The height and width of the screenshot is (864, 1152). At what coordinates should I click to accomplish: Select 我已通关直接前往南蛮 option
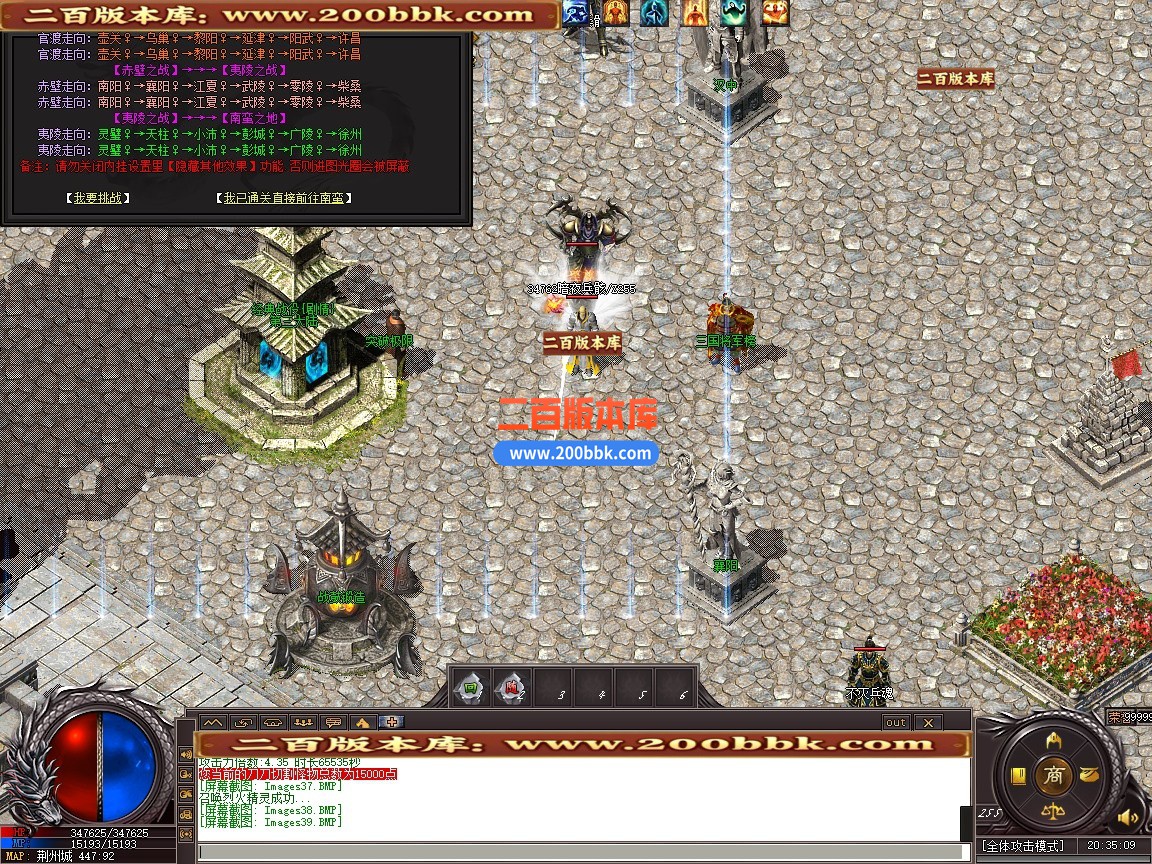tap(284, 198)
